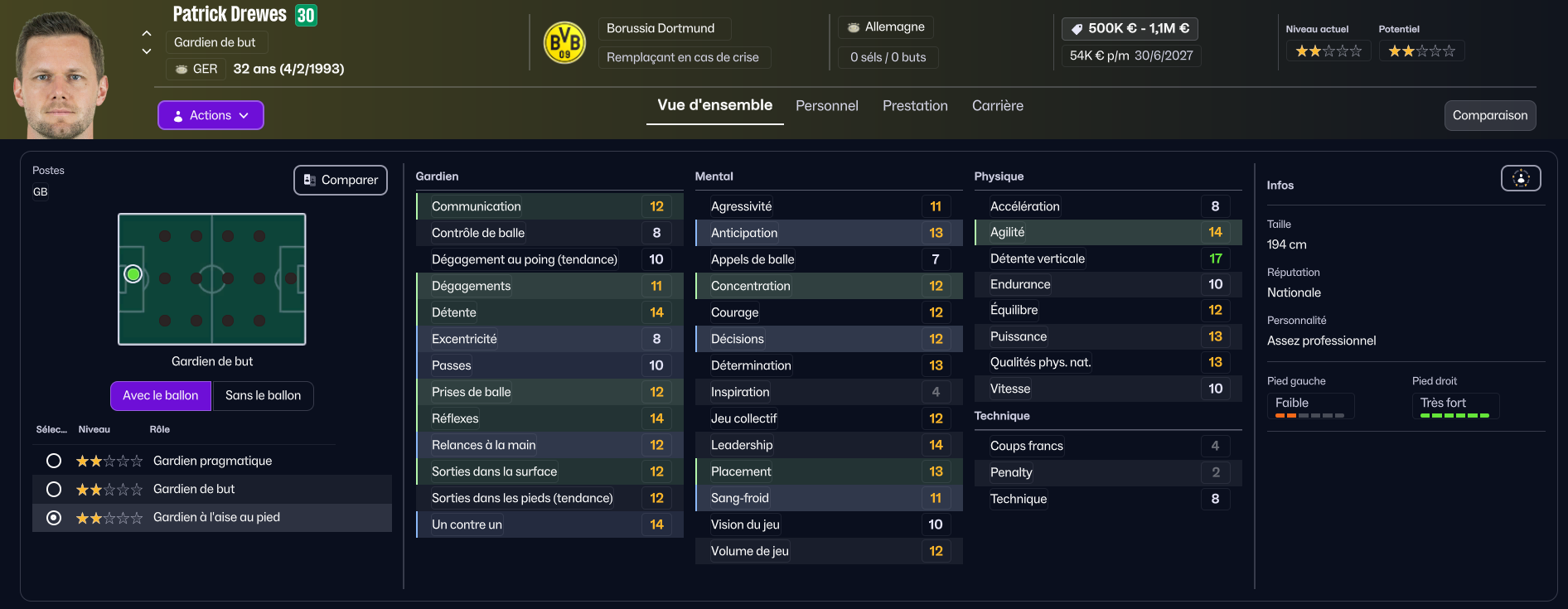Select the Gardien de but role radio
Image resolution: width=1568 pixels, height=609 pixels.
coord(54,489)
